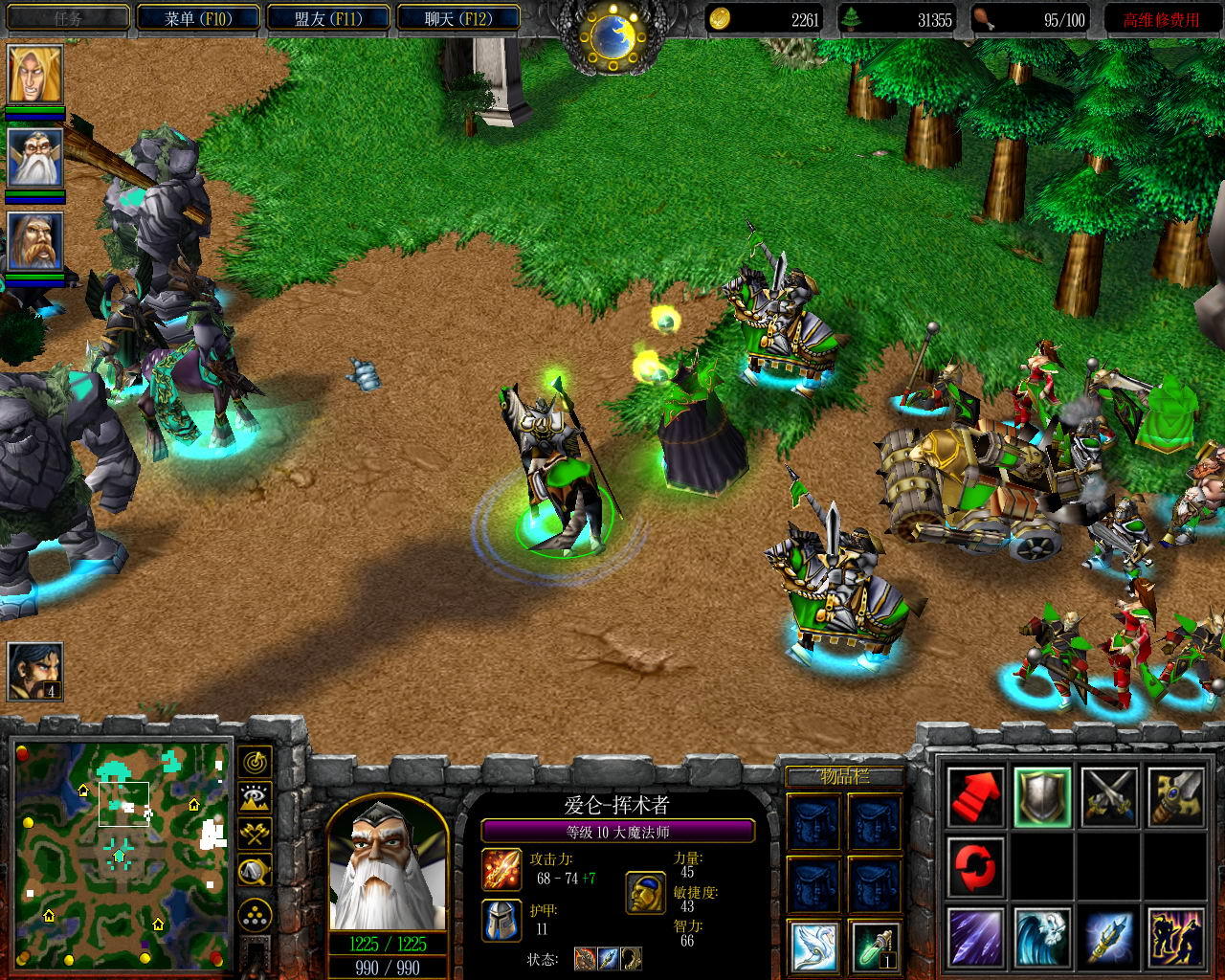This screenshot has width=1225, height=980.
Task: Select the white-bearded Archmage hero icon
Action: point(35,158)
